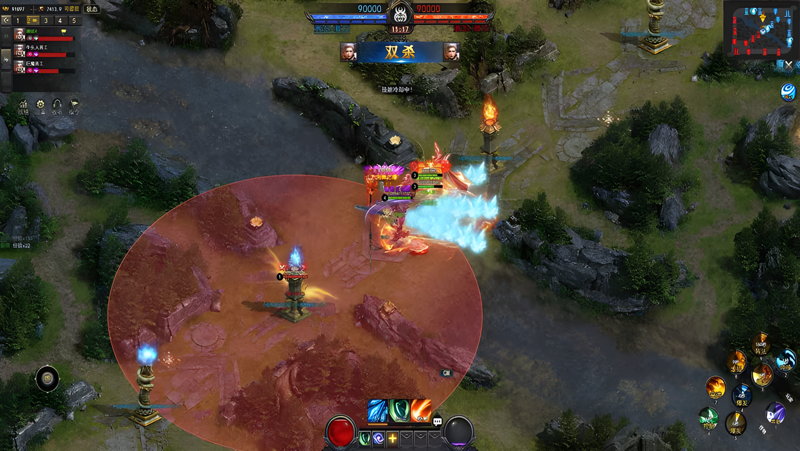800x451 pixels.
Task: Use the purple vortex item in the hotbar
Action: (x=379, y=438)
